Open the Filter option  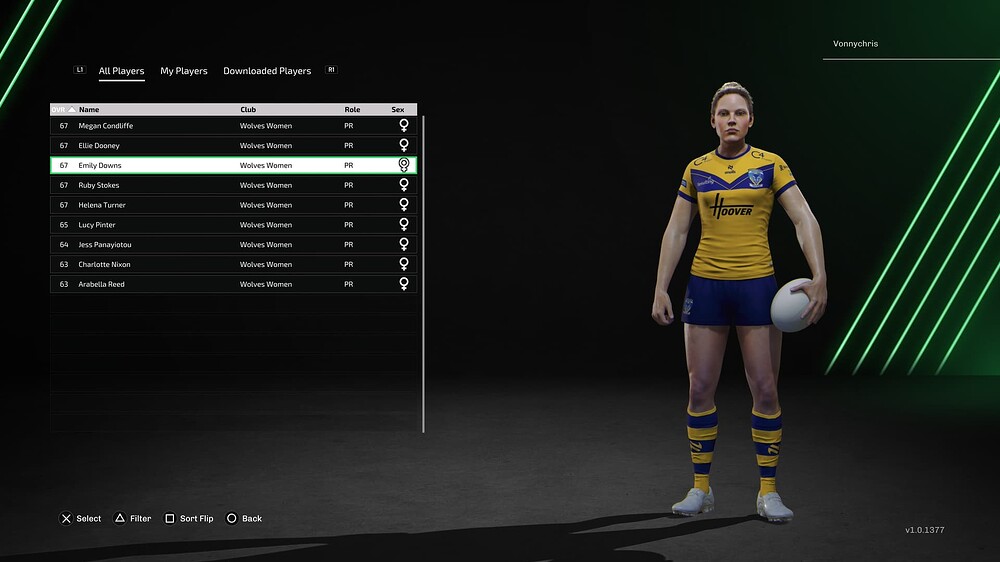(133, 519)
